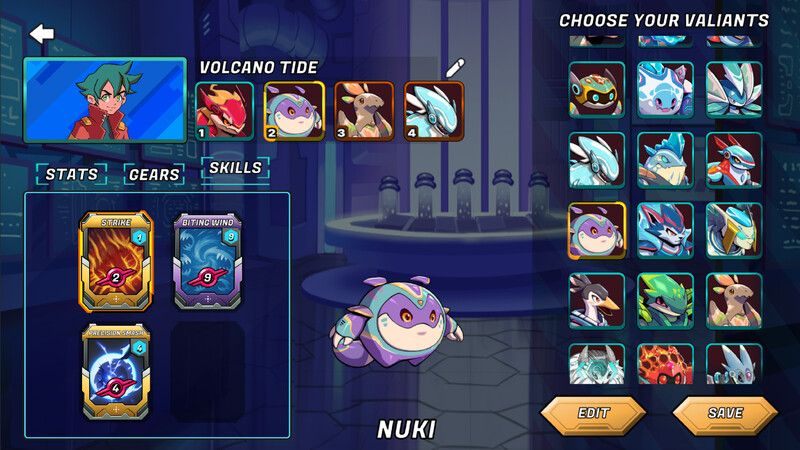800x450 pixels.
Task: Click the Edit button
Action: tap(593, 412)
